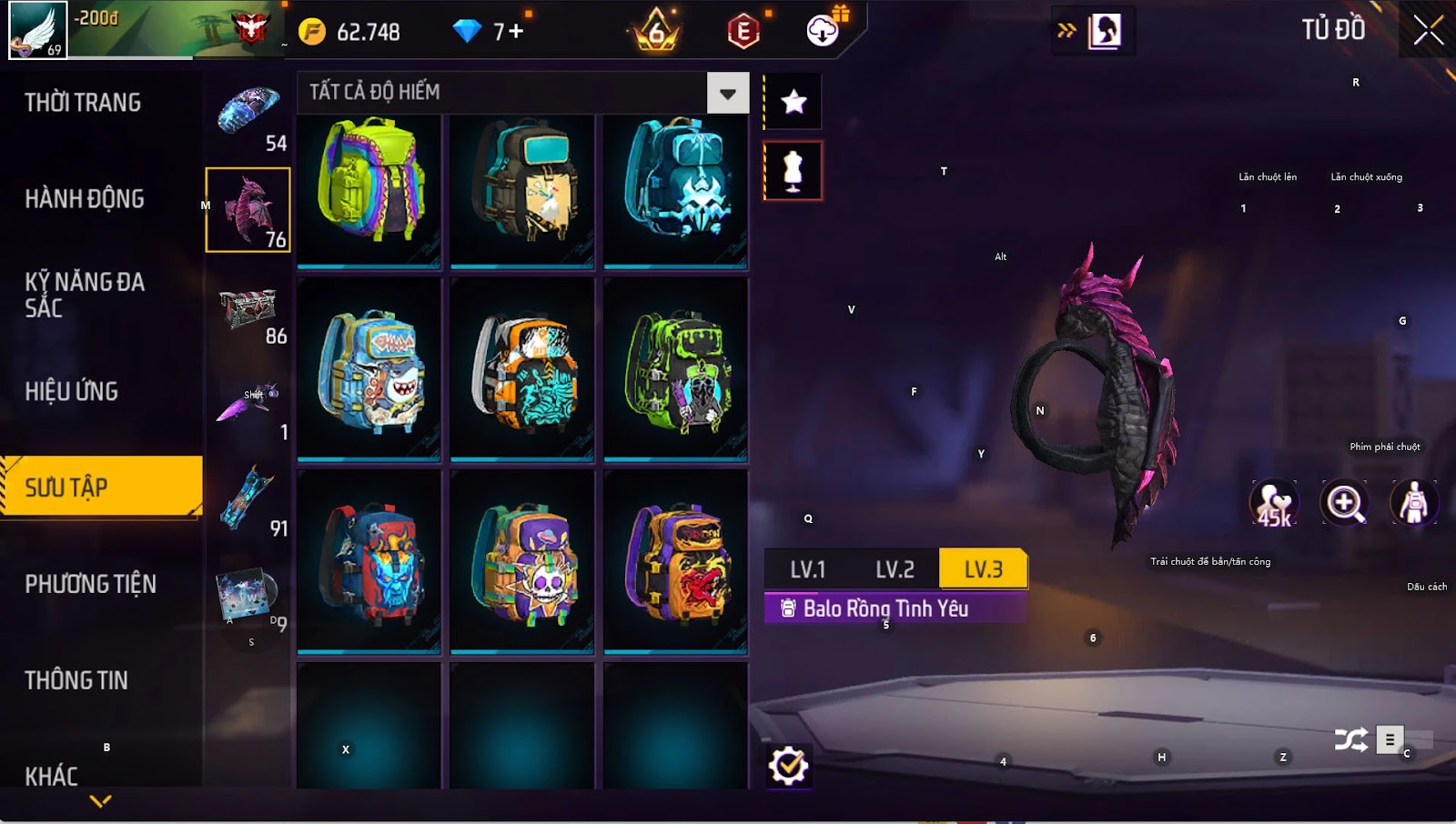
Task: Zoom in with the magnifier icon
Action: pyautogui.click(x=1344, y=502)
